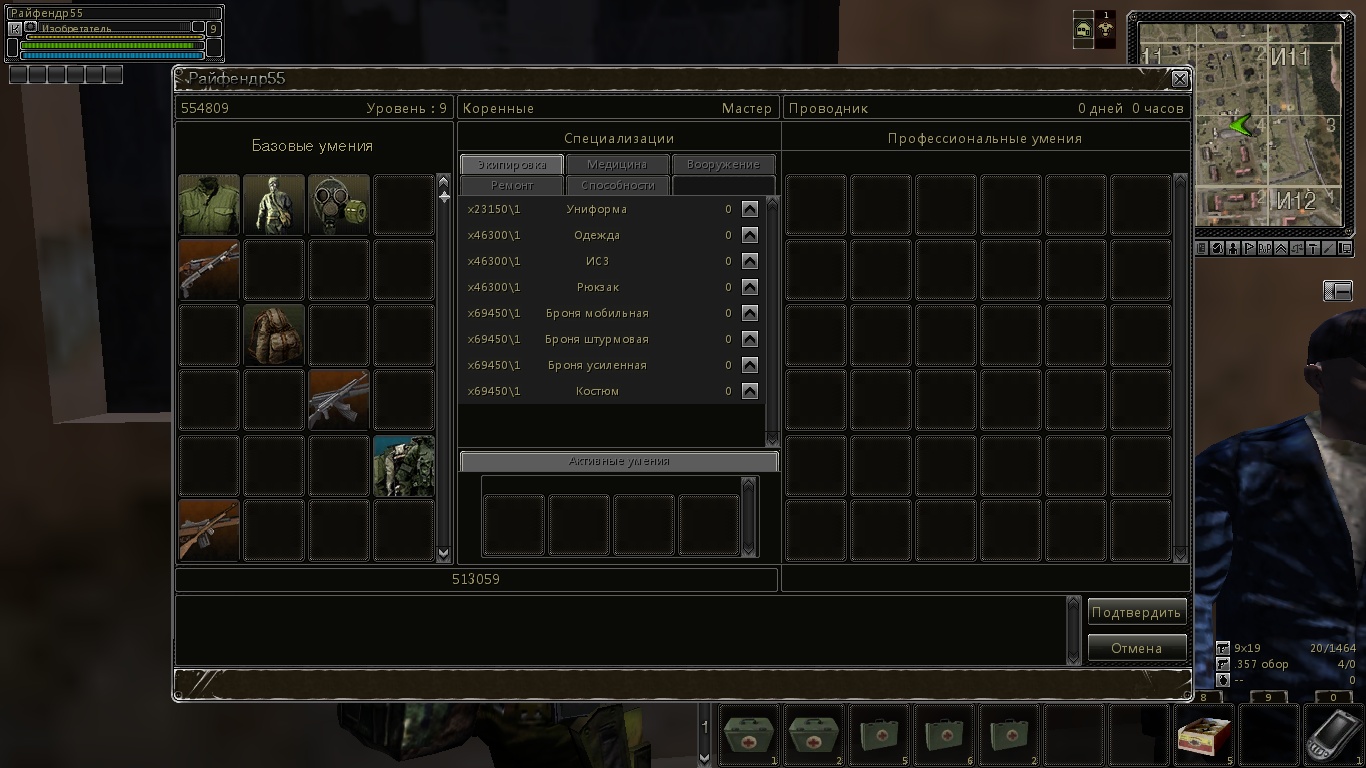
Task: Raise the Рюкзак skill level
Action: 750,287
